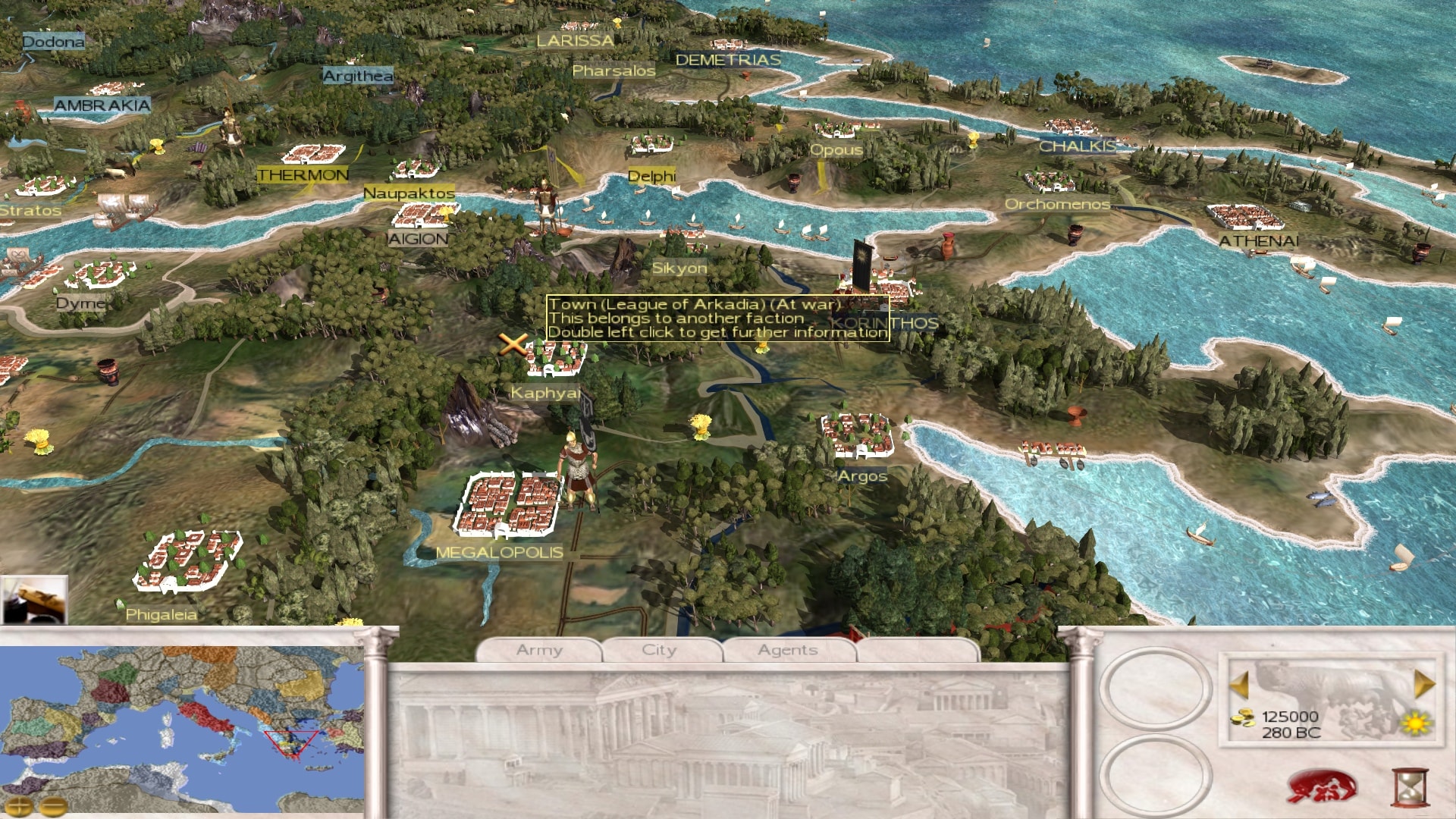Image resolution: width=1456 pixels, height=819 pixels.
Task: Select the Agents tab
Action: pos(788,650)
